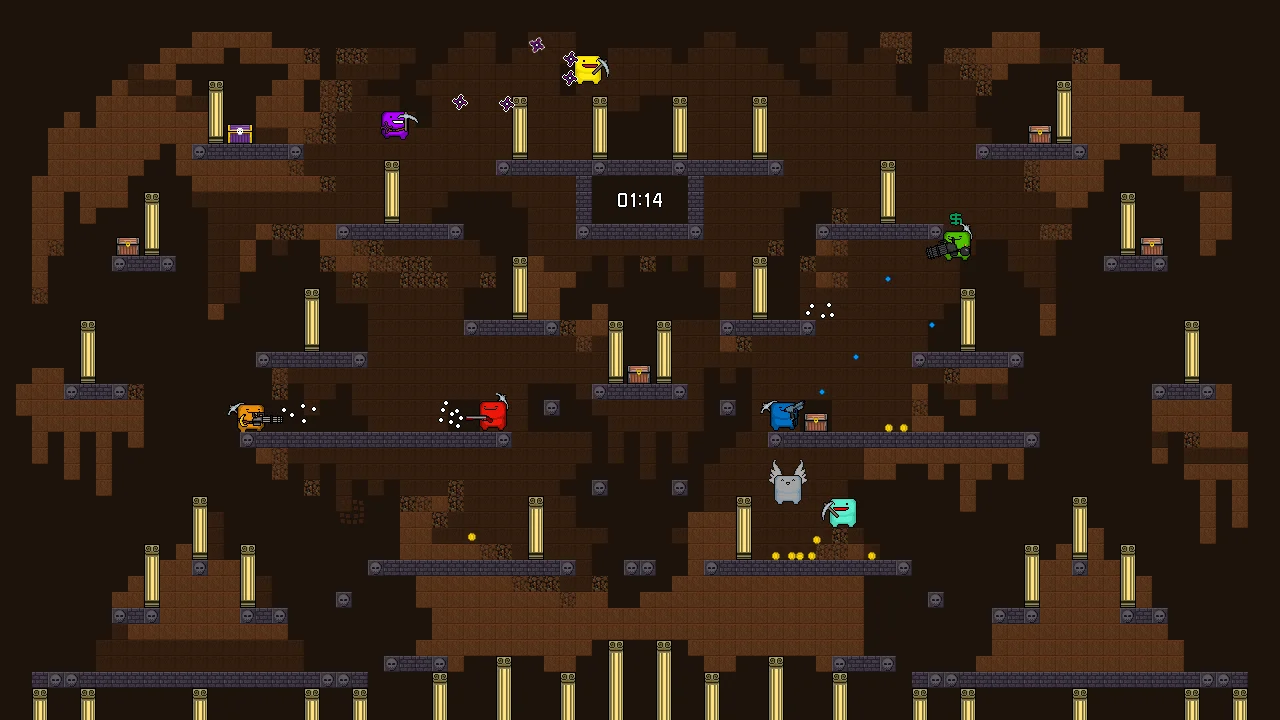Select the teal character carrying a minigun

[840, 512]
